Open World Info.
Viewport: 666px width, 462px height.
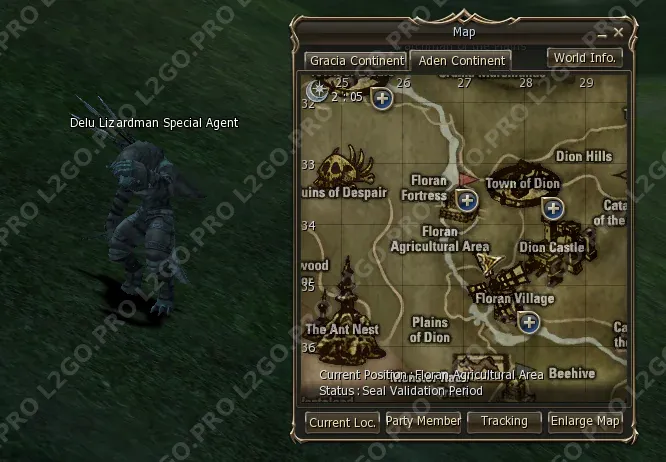point(585,58)
